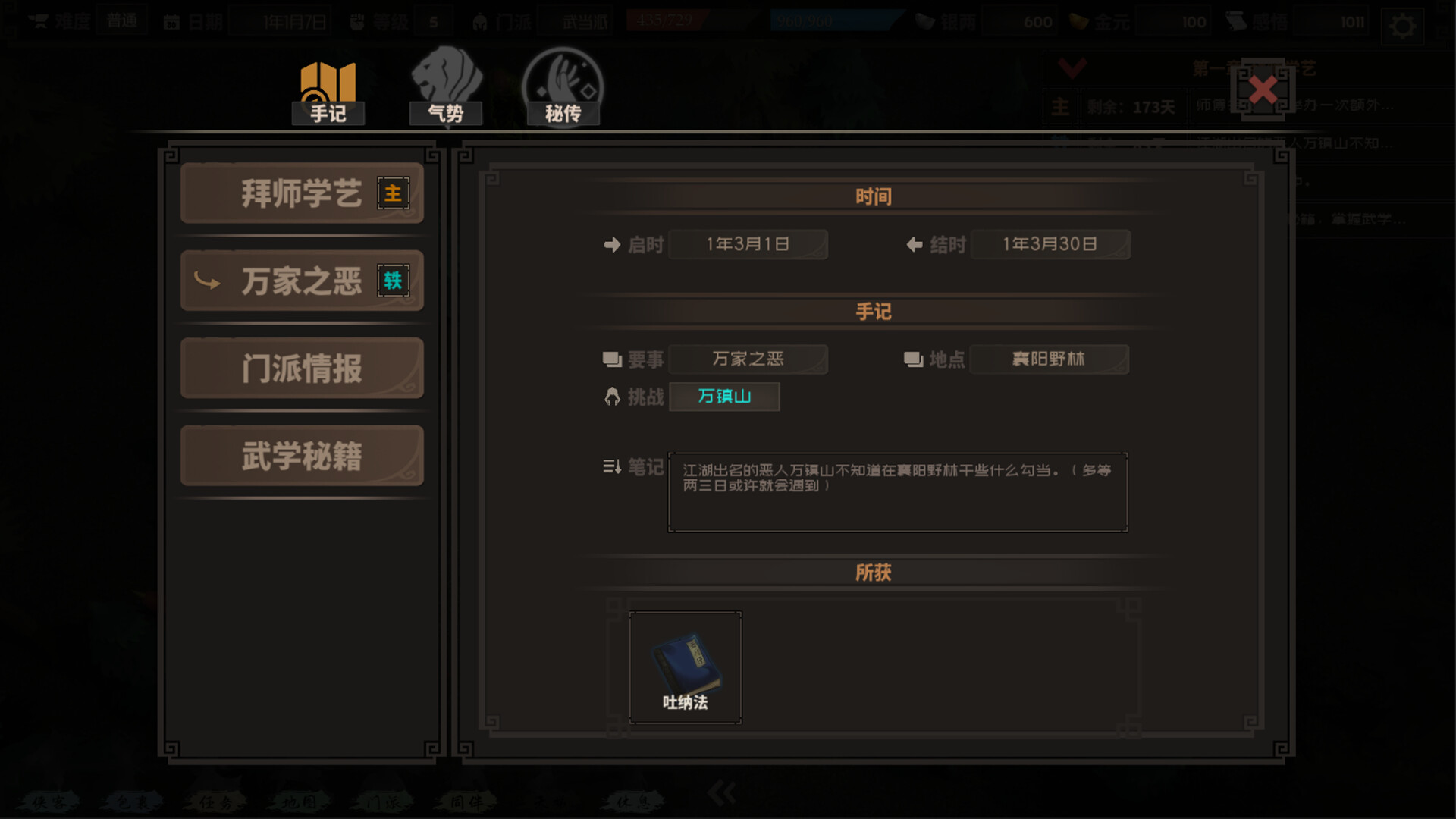Open the 包裹 inventory from the bottom bar
This screenshot has width=1456, height=819.
[x=133, y=800]
